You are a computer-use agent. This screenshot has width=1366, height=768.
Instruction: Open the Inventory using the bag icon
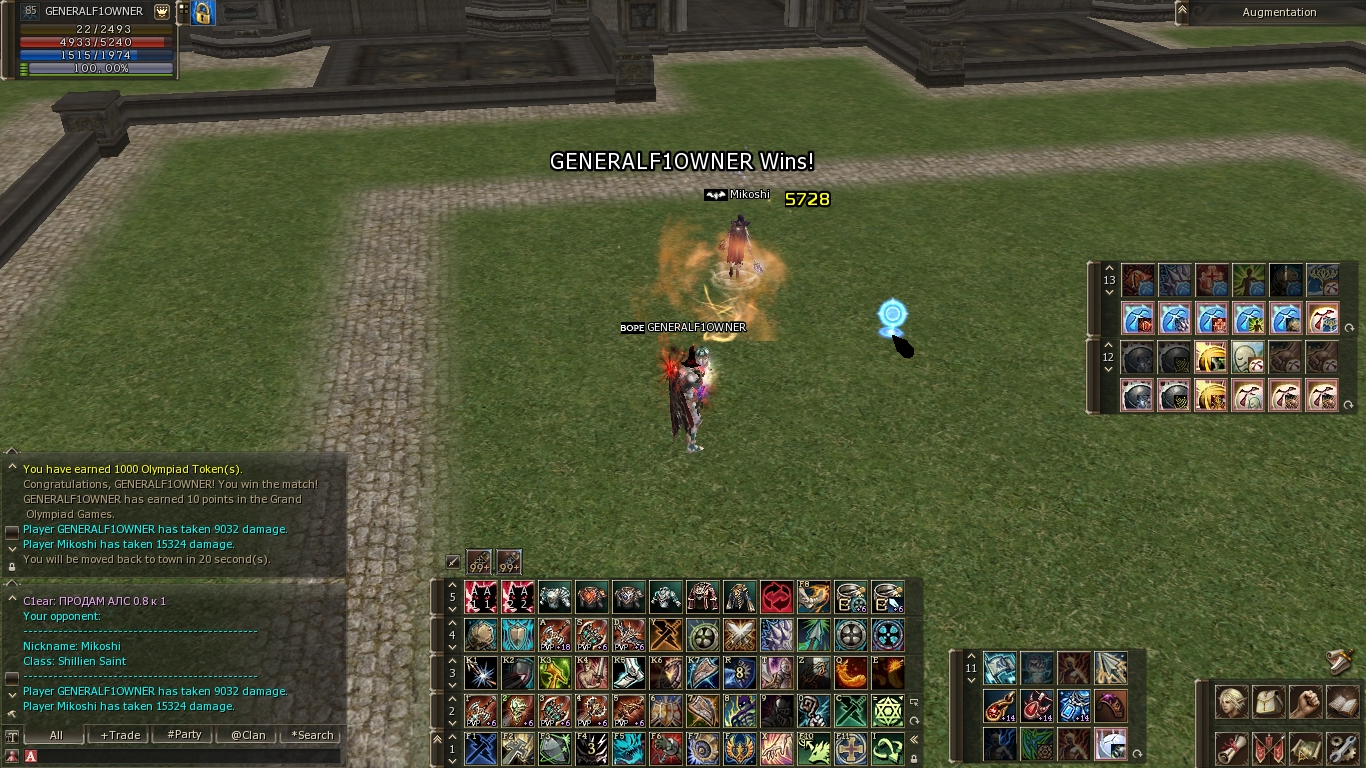(1268, 701)
